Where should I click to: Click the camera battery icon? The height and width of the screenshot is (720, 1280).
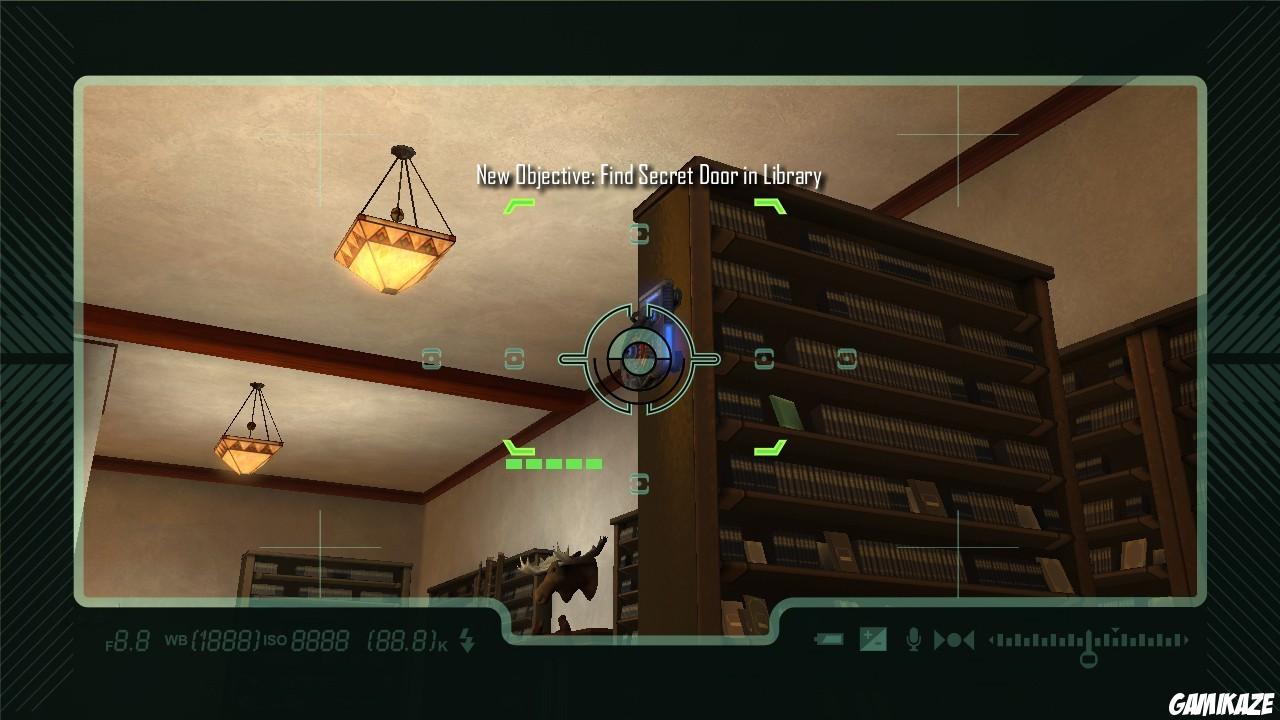click(830, 640)
